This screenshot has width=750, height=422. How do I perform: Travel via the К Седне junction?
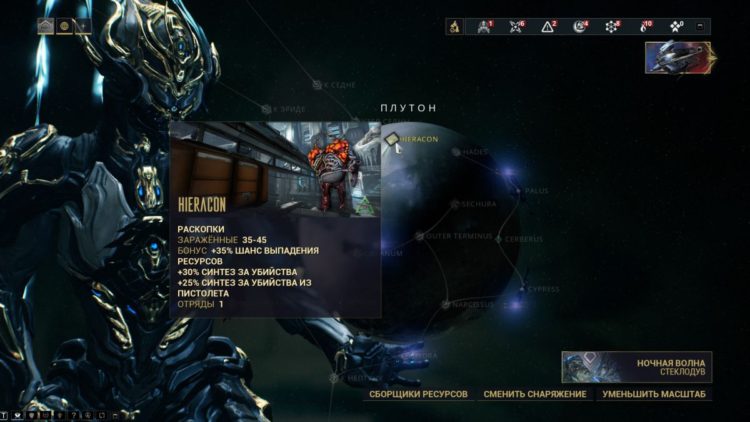[x=317, y=85]
